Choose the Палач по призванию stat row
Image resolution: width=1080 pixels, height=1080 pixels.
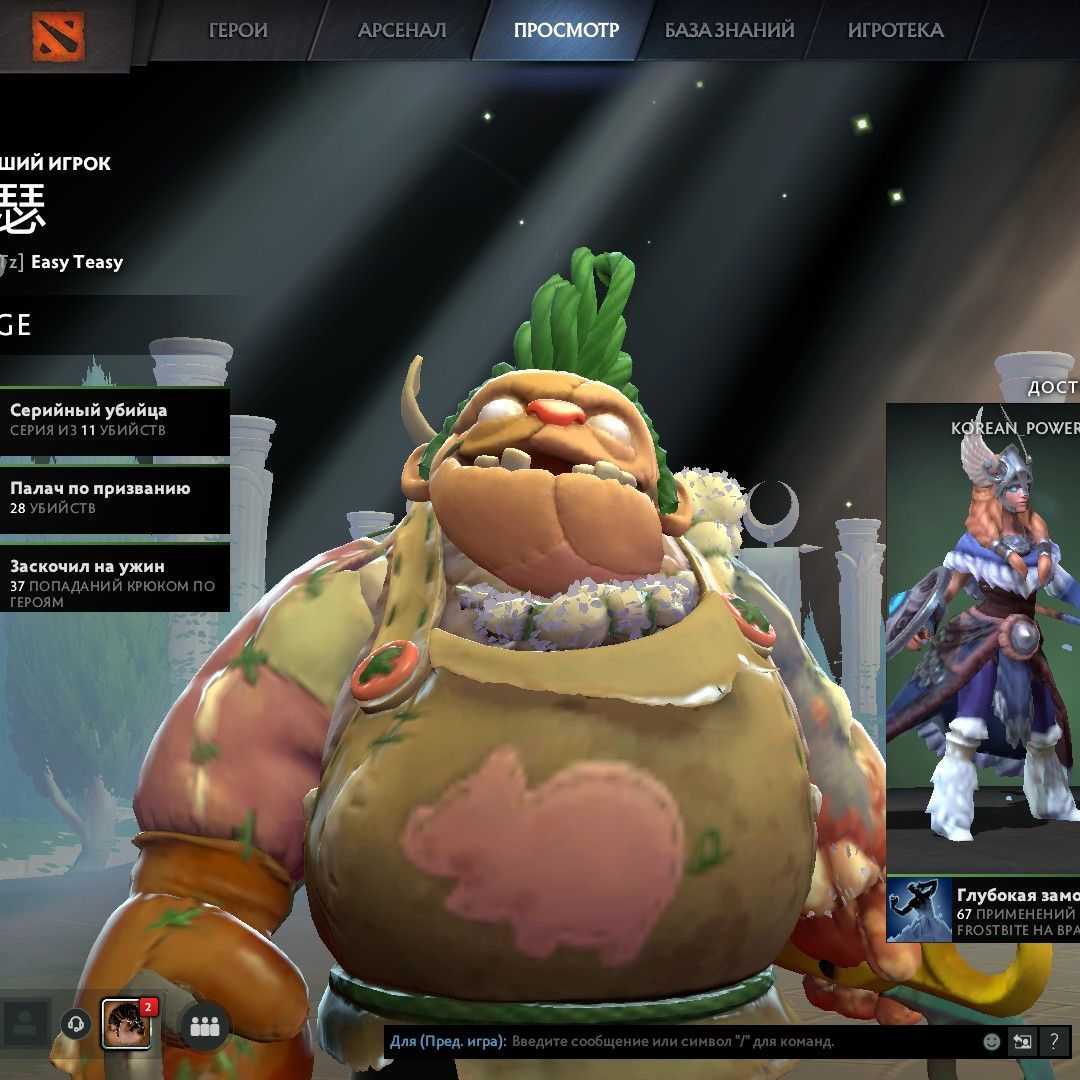pyautogui.click(x=114, y=498)
